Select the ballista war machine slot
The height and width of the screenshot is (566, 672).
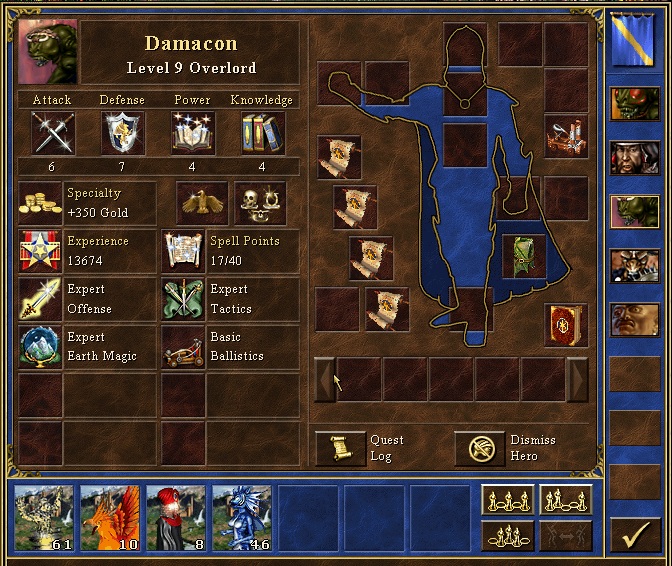click(x=565, y=136)
